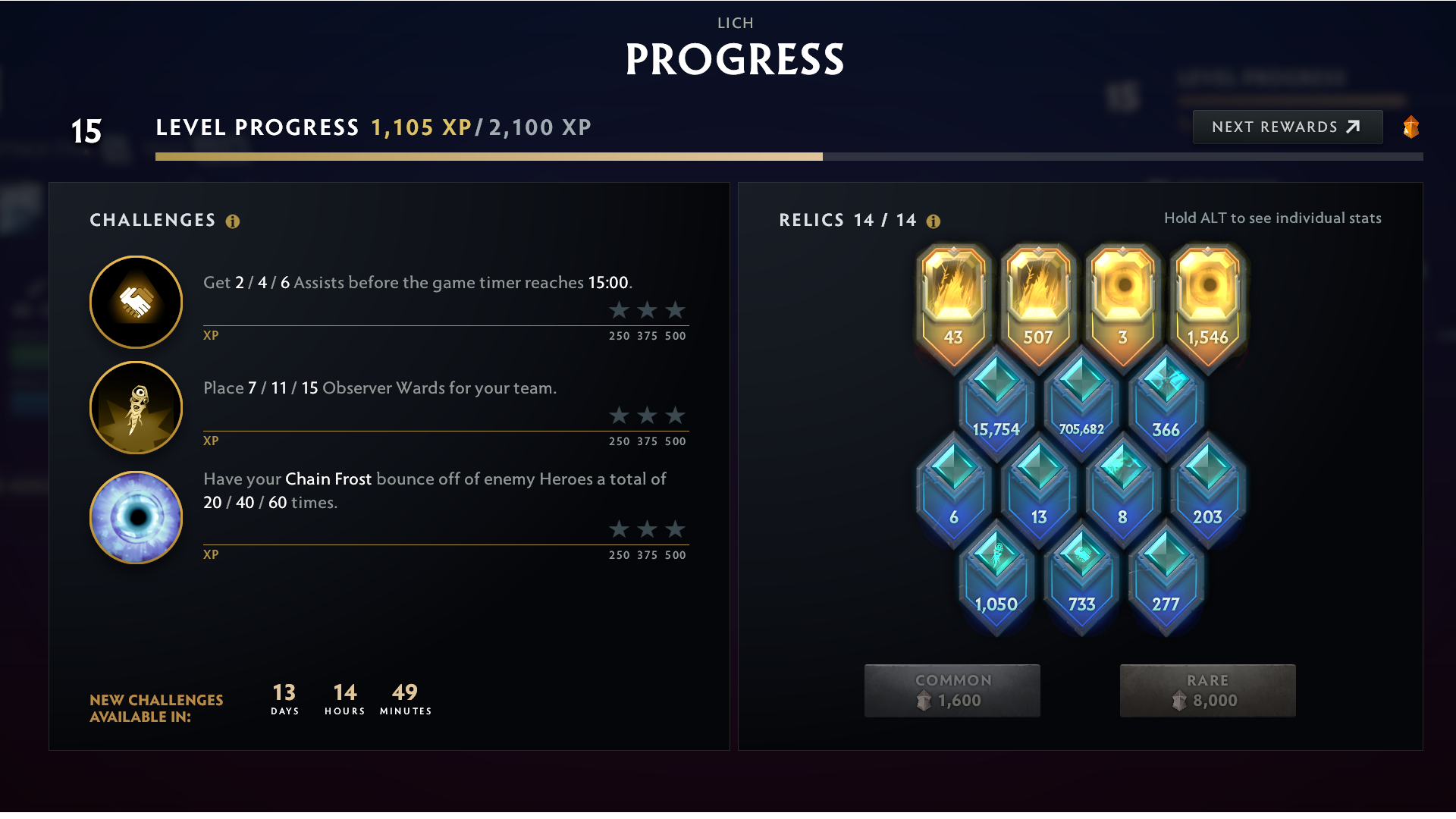The height and width of the screenshot is (819, 1456).
Task: Click the NEXT REWARDS button
Action: pos(1287,127)
